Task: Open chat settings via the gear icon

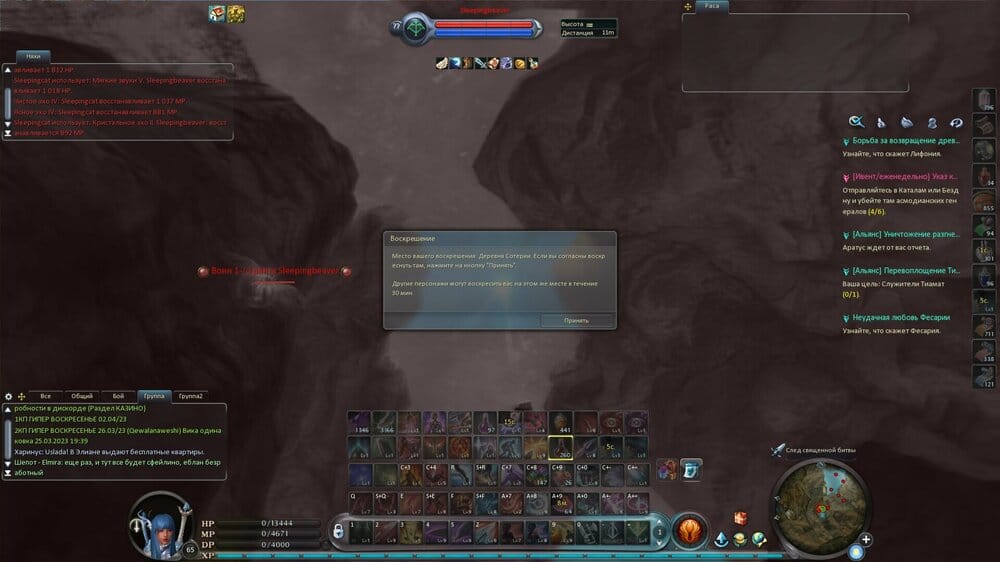Action: tap(8, 396)
